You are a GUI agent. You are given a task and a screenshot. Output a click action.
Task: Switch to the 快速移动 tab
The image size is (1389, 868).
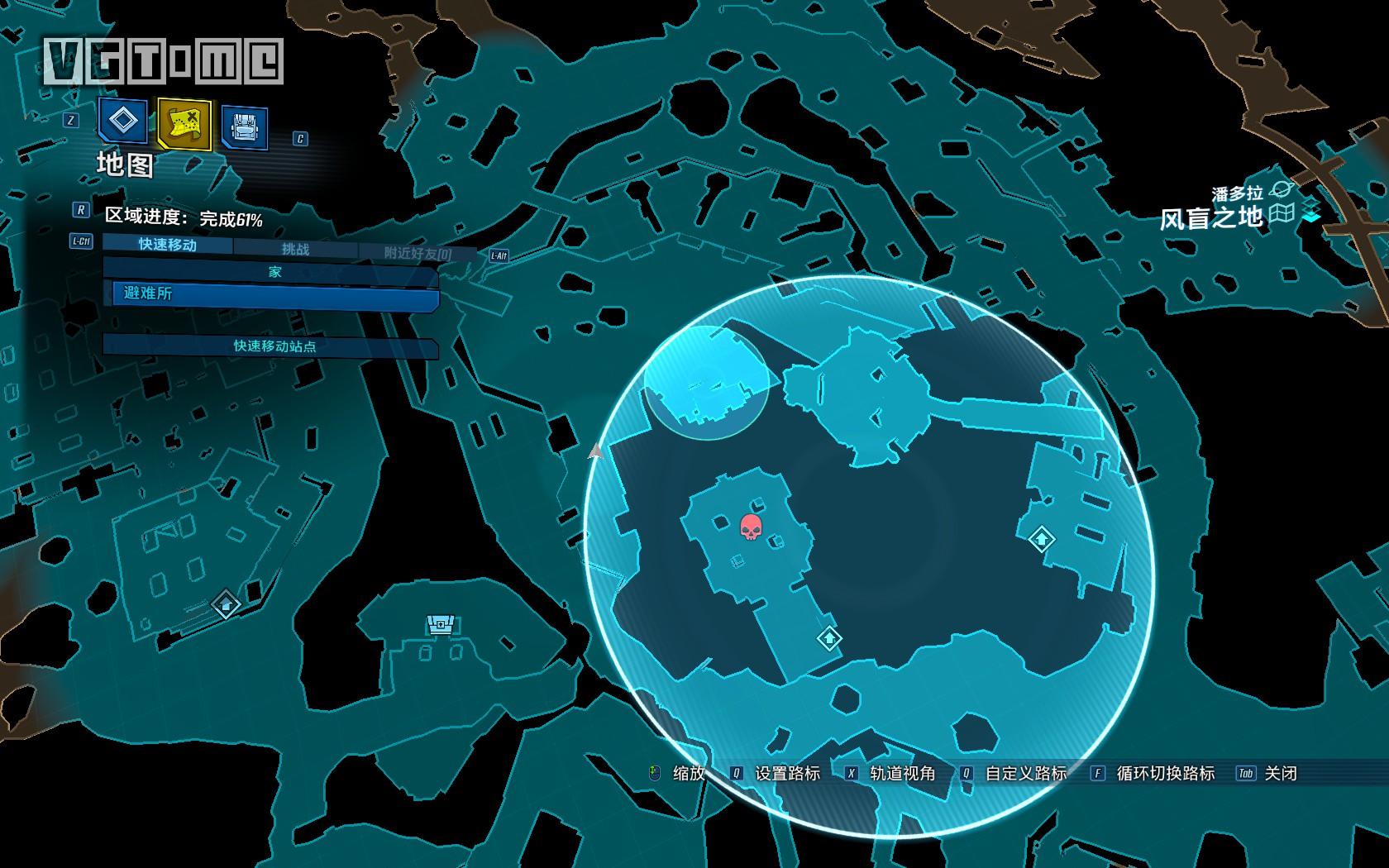pyautogui.click(x=168, y=245)
